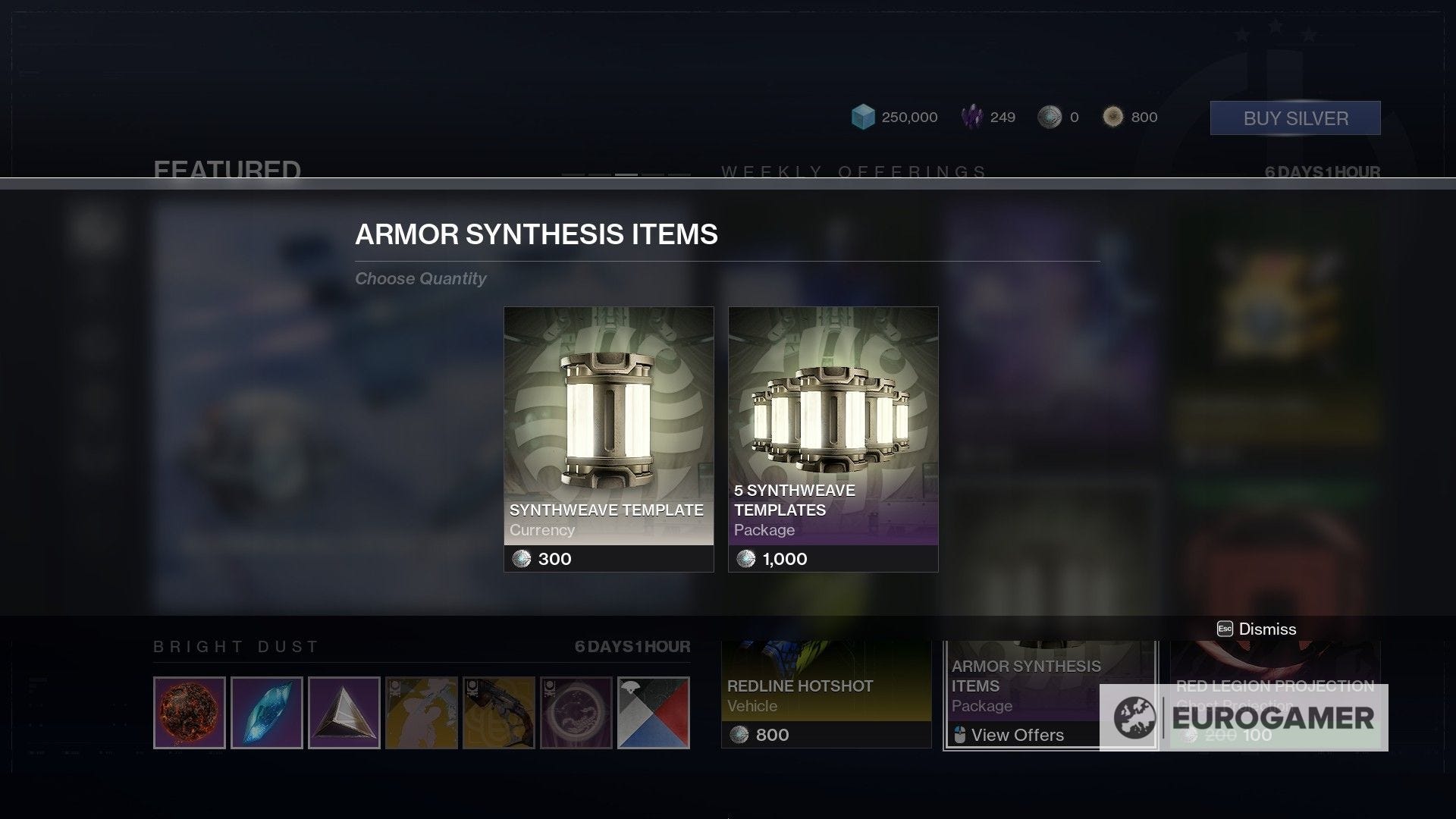Click the silver icon on Redline Hotshot price
1456x819 pixels.
pos(737,734)
